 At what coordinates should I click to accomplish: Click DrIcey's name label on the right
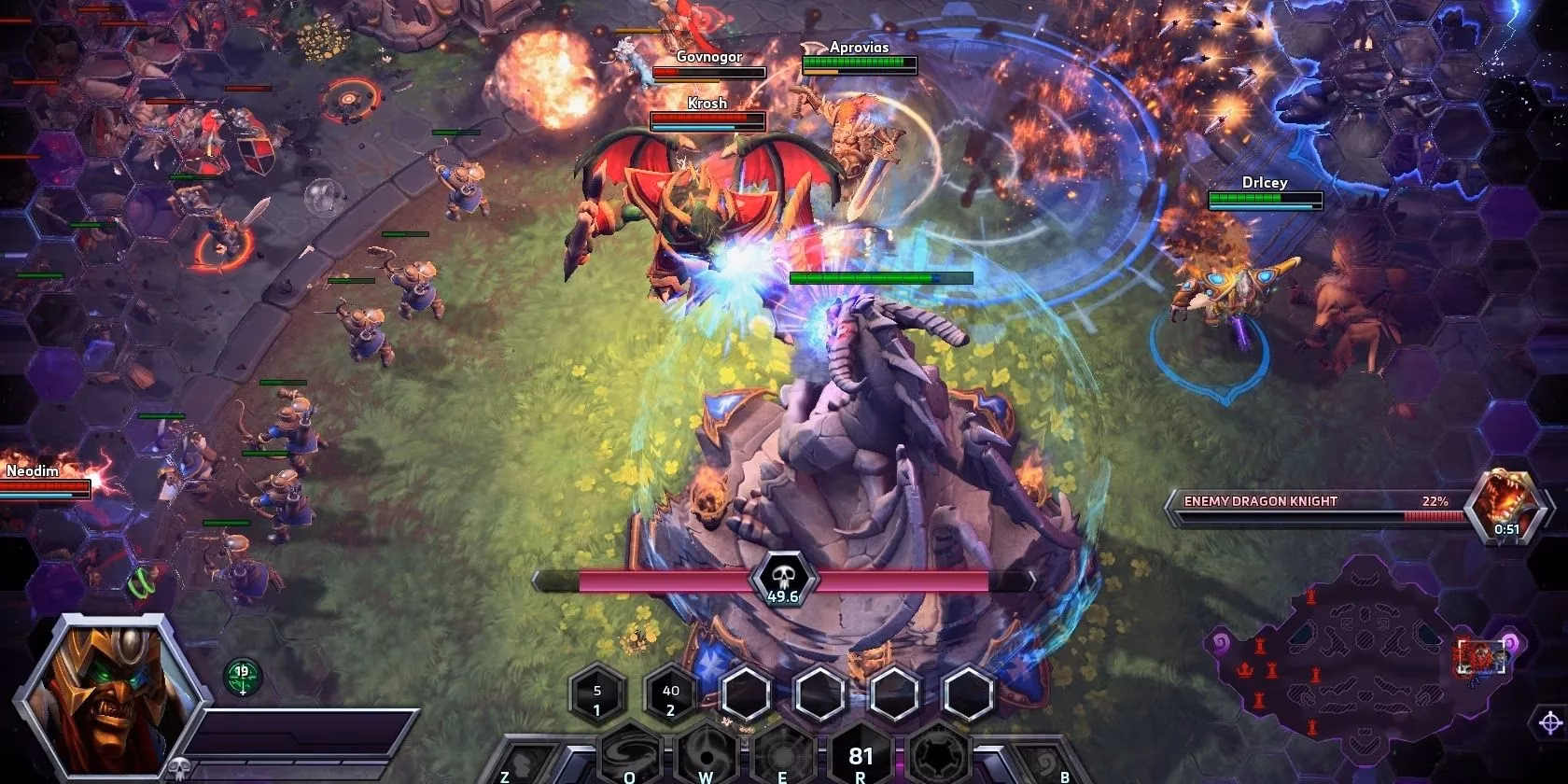point(1265,183)
